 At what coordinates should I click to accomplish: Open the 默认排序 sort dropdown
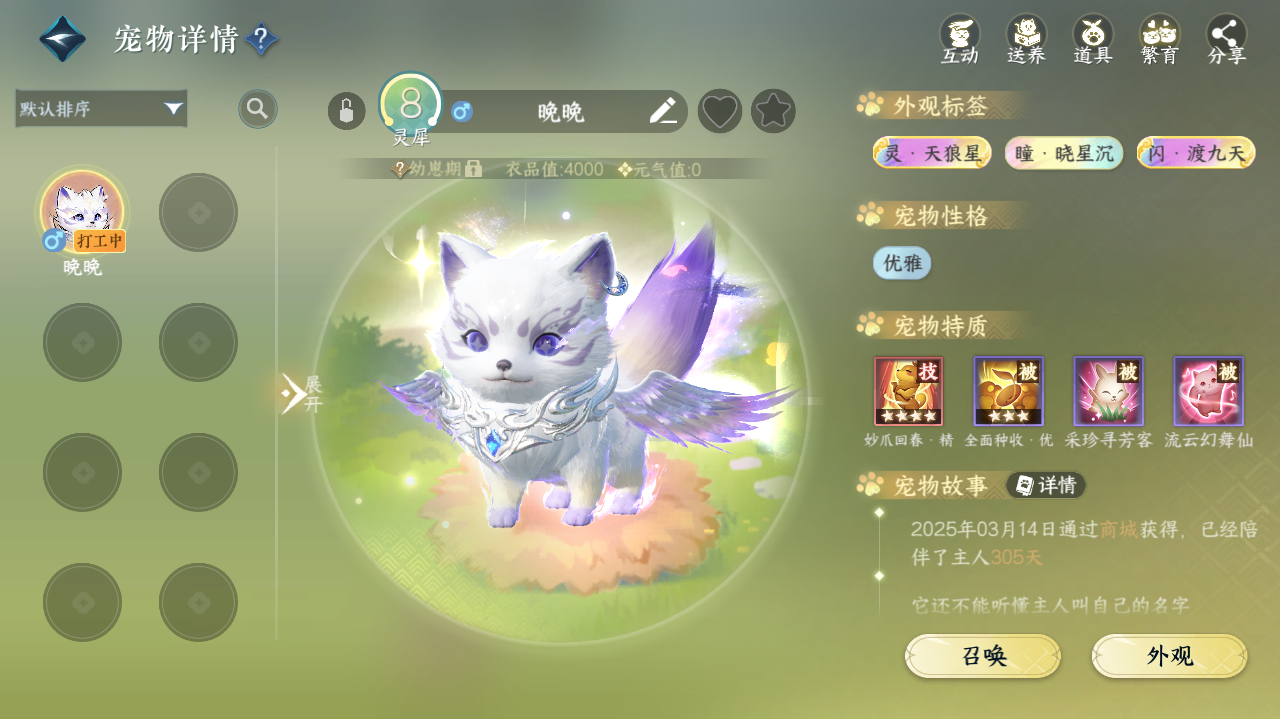pyautogui.click(x=101, y=108)
